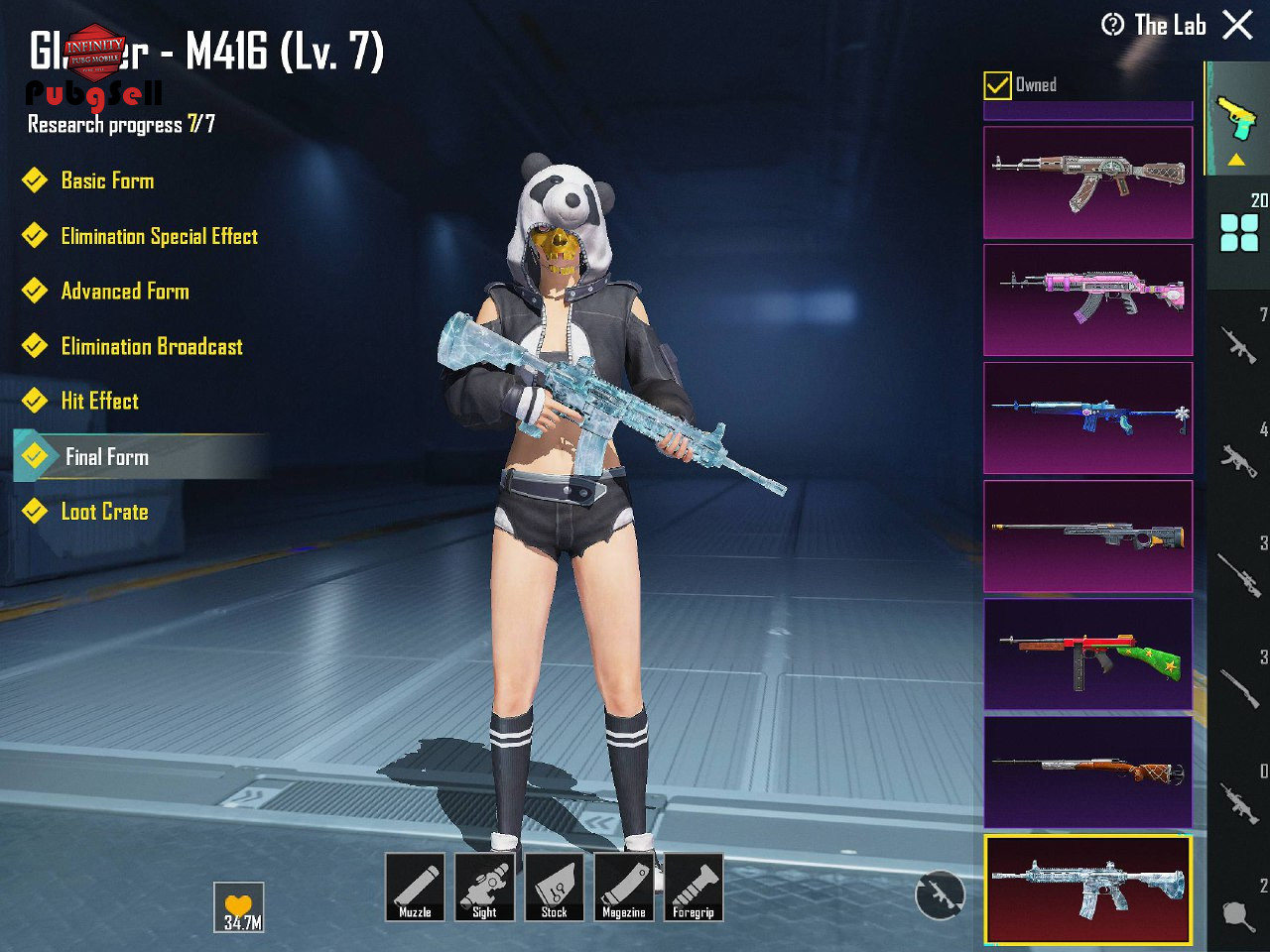Select the Glacier M416 skin thumbnail
This screenshot has width=1270, height=952.
click(1087, 889)
